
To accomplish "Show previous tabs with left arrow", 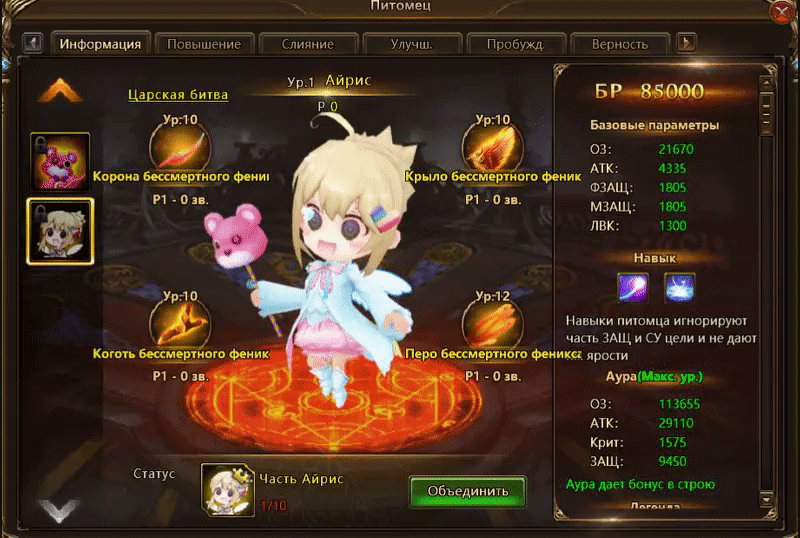I will coord(32,44).
